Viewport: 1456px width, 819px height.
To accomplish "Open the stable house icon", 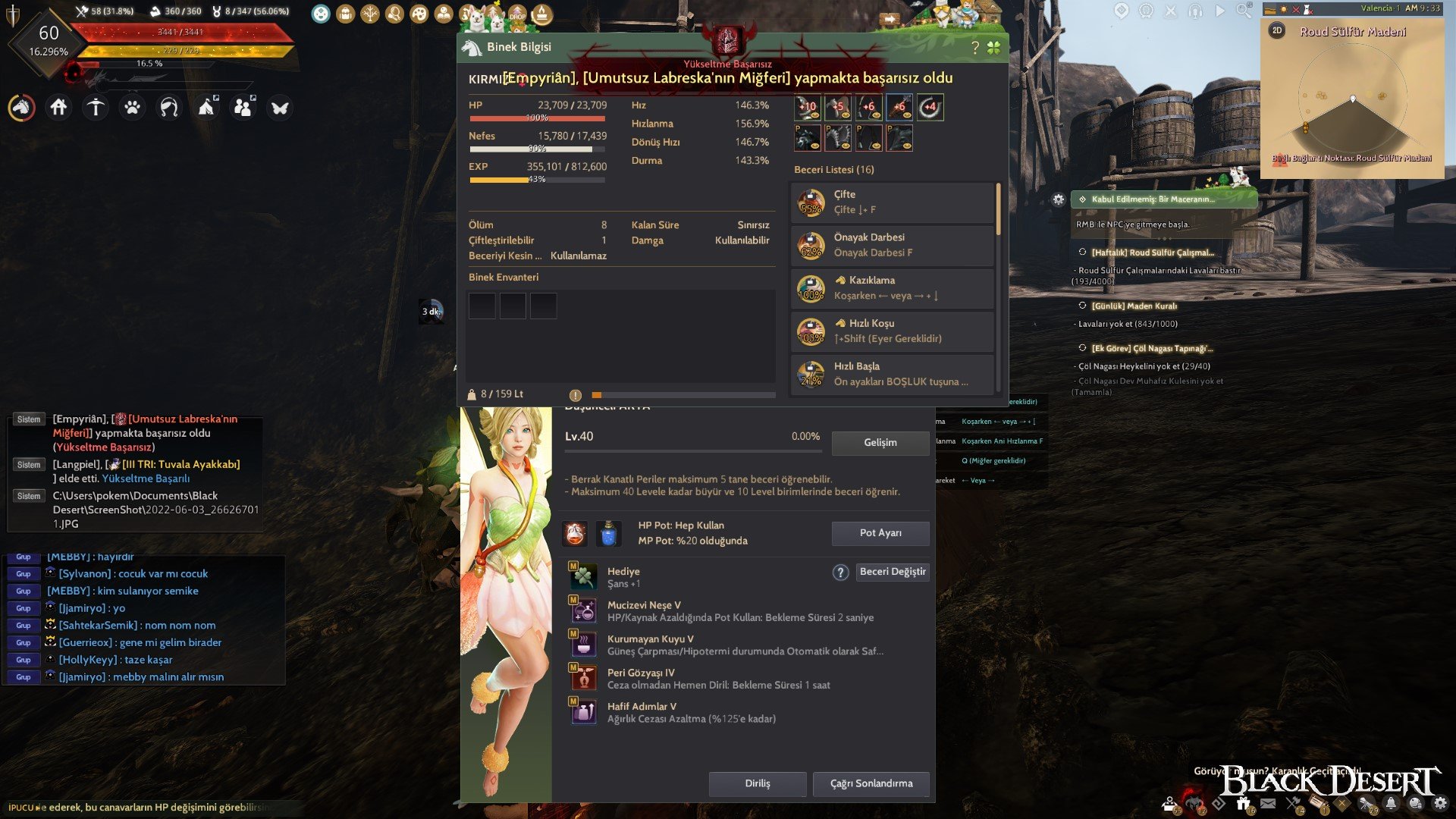I will 59,108.
